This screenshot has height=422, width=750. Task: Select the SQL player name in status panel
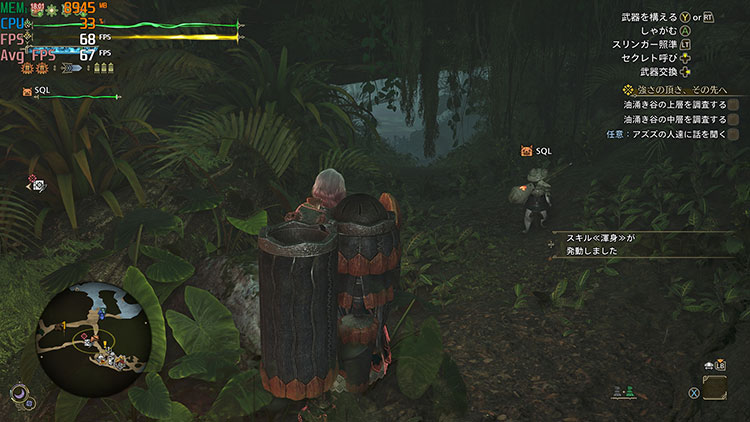click(41, 91)
